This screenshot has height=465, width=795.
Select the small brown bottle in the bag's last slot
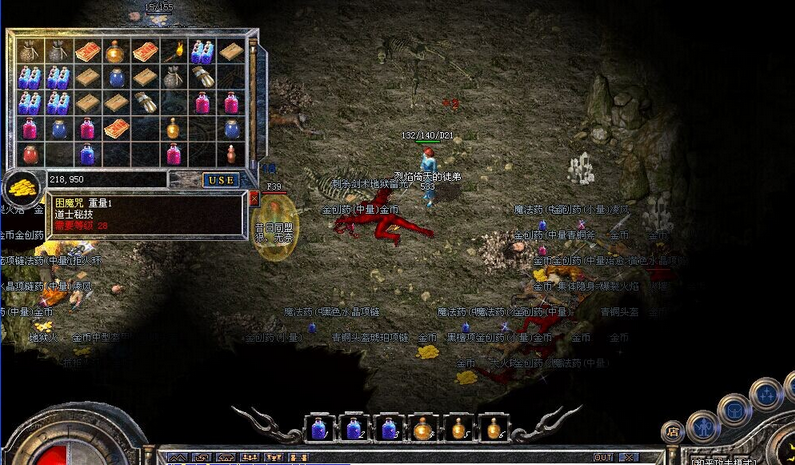pyautogui.click(x=232, y=154)
